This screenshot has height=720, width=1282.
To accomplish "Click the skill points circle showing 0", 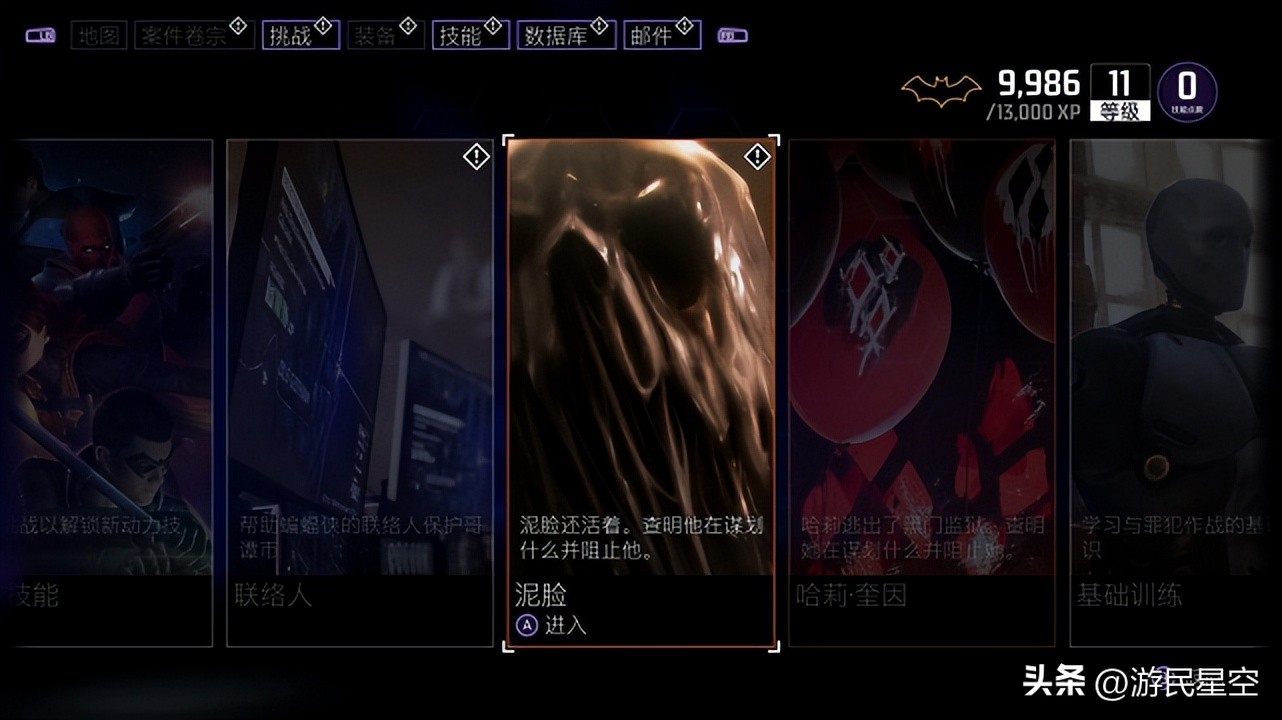I will [x=1188, y=90].
